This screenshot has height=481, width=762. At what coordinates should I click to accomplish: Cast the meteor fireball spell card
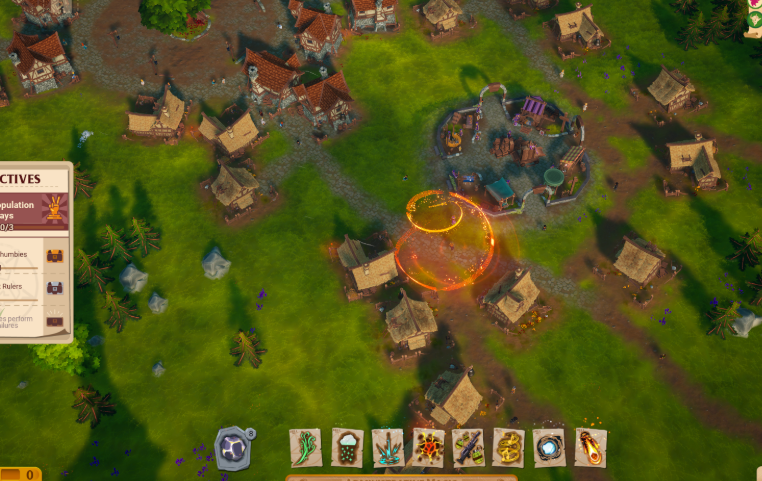[x=590, y=447]
